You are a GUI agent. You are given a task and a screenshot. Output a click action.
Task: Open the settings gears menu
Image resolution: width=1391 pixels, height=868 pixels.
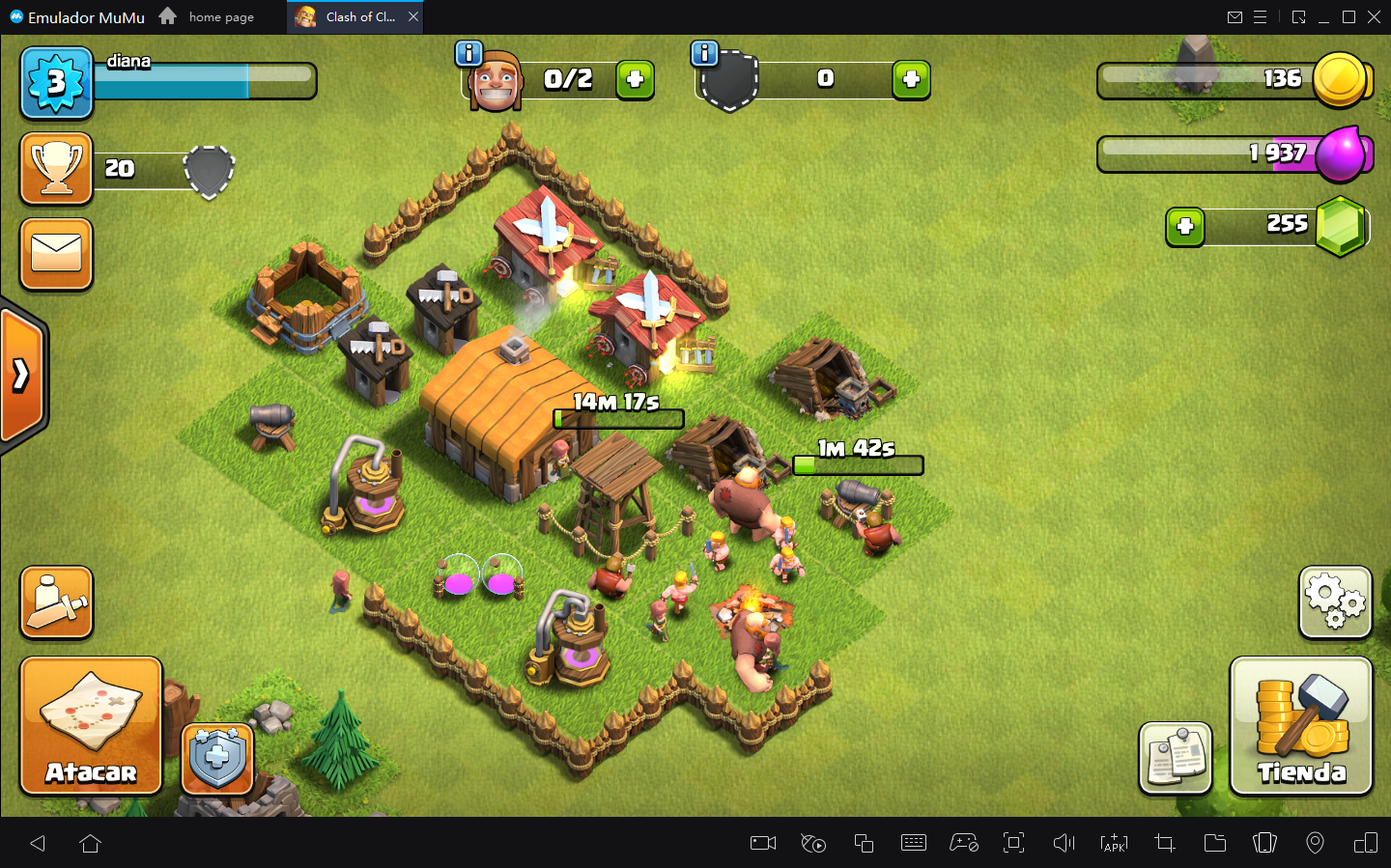coord(1335,602)
